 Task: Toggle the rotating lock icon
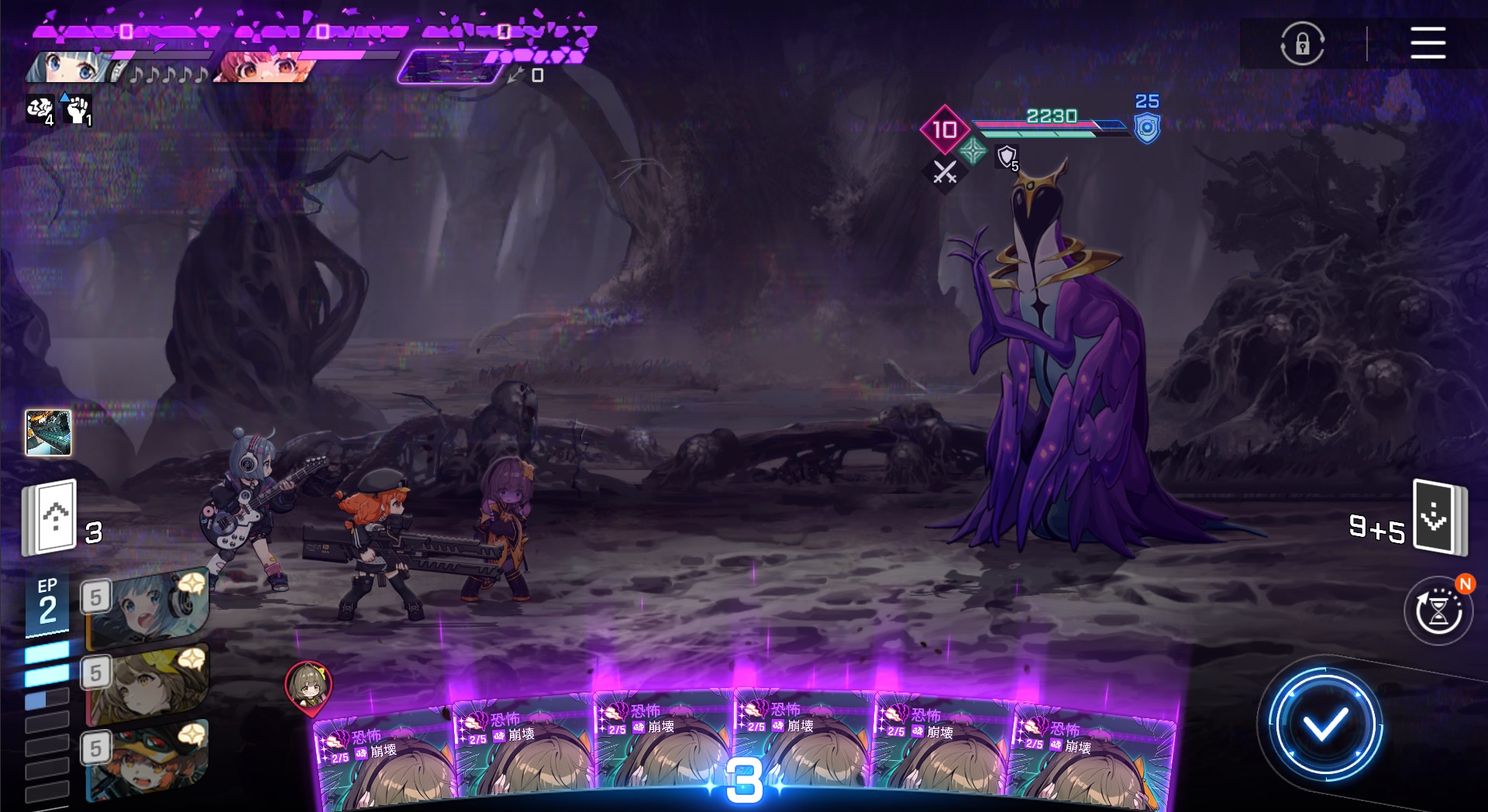tap(1302, 43)
